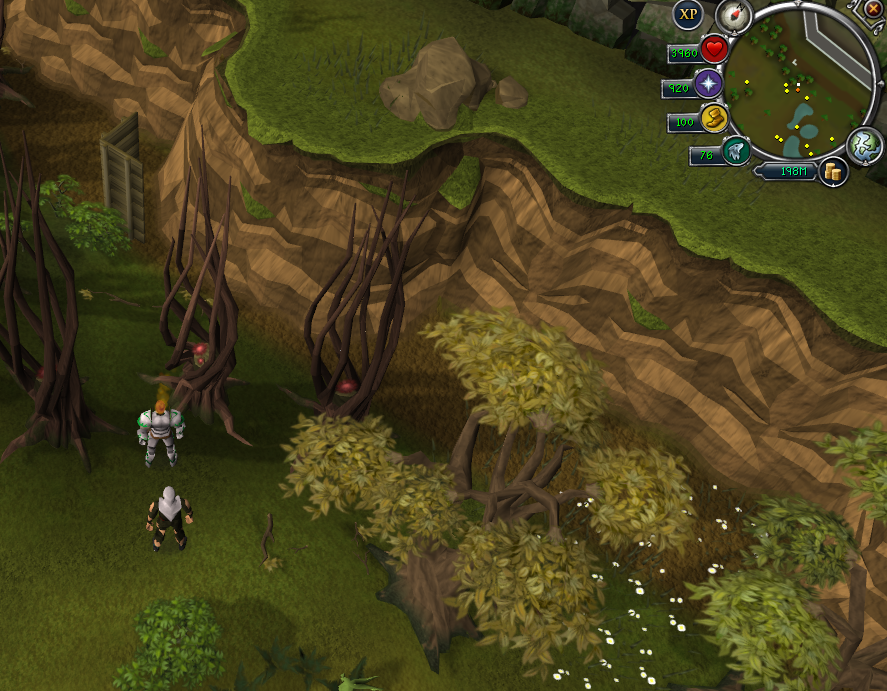Open the money pouch coins icon
887x691 pixels.
832,172
